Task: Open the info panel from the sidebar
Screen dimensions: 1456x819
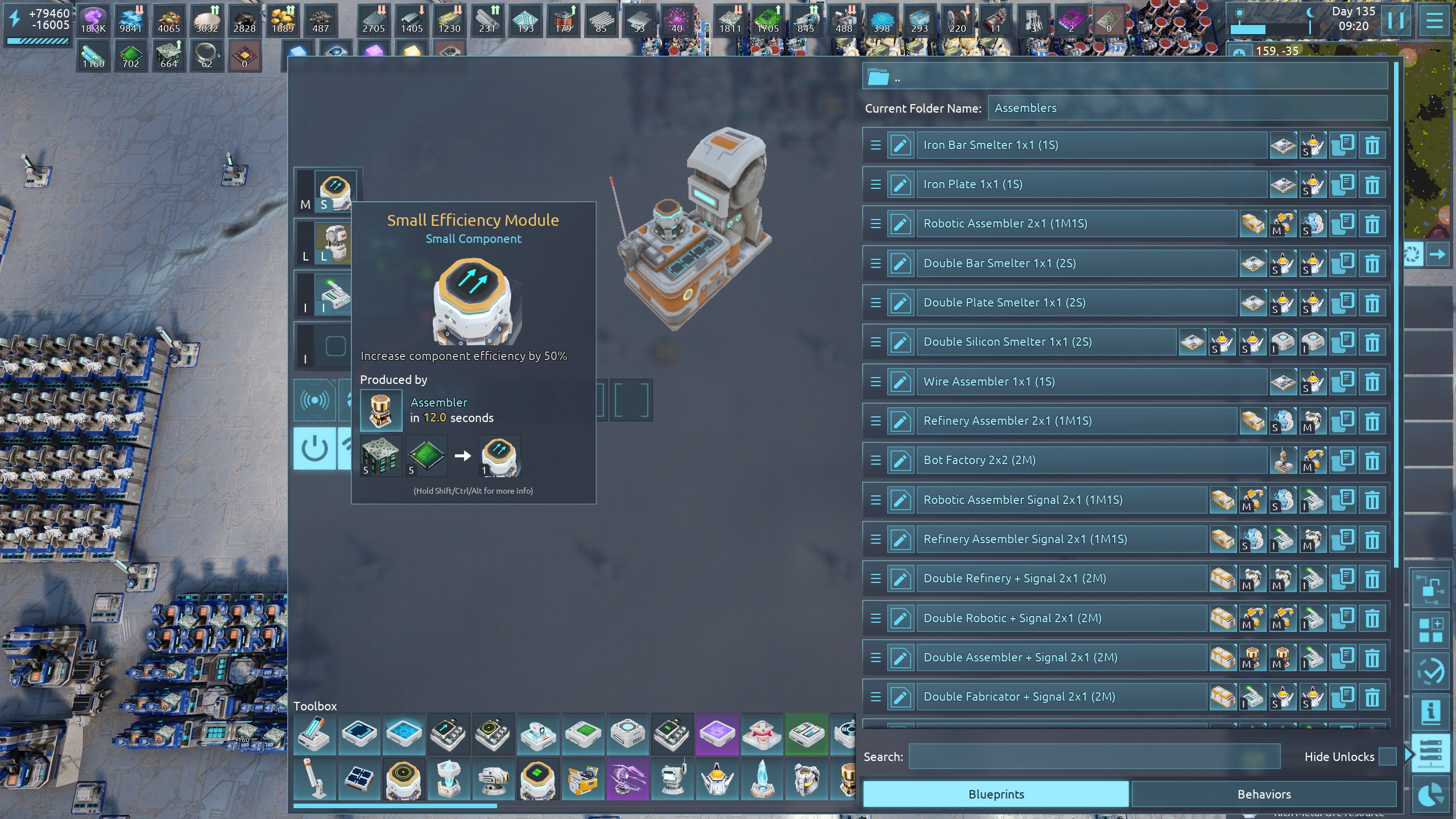Action: click(x=1431, y=713)
